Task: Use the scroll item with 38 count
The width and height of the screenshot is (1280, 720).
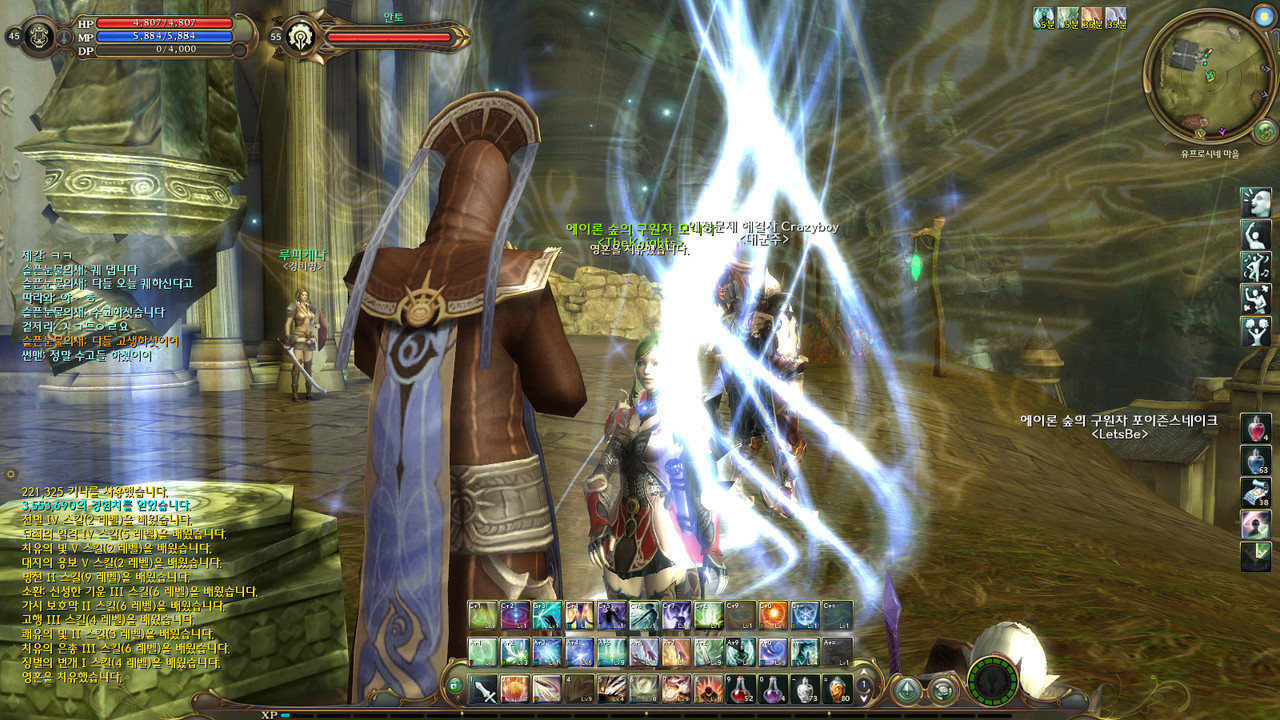Action: 1256,492
